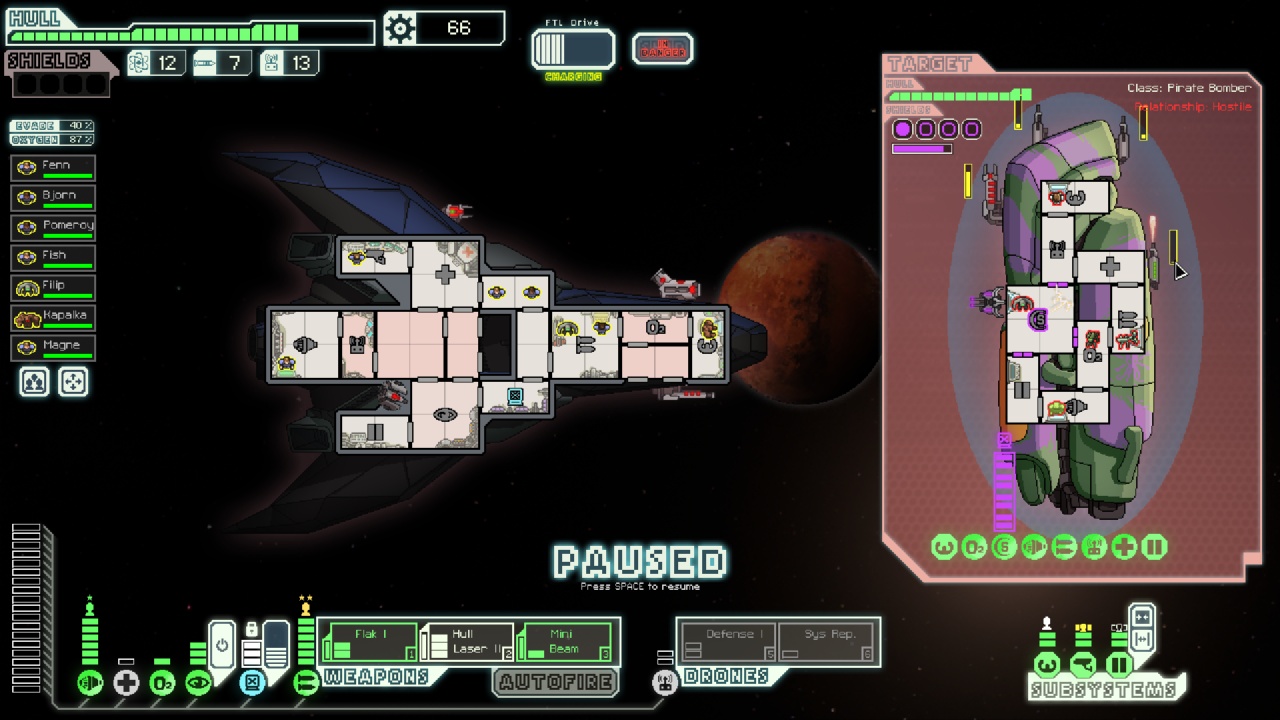Viewport: 1280px width, 720px height.
Task: Select crew member Bjorn
Action: coord(54,197)
